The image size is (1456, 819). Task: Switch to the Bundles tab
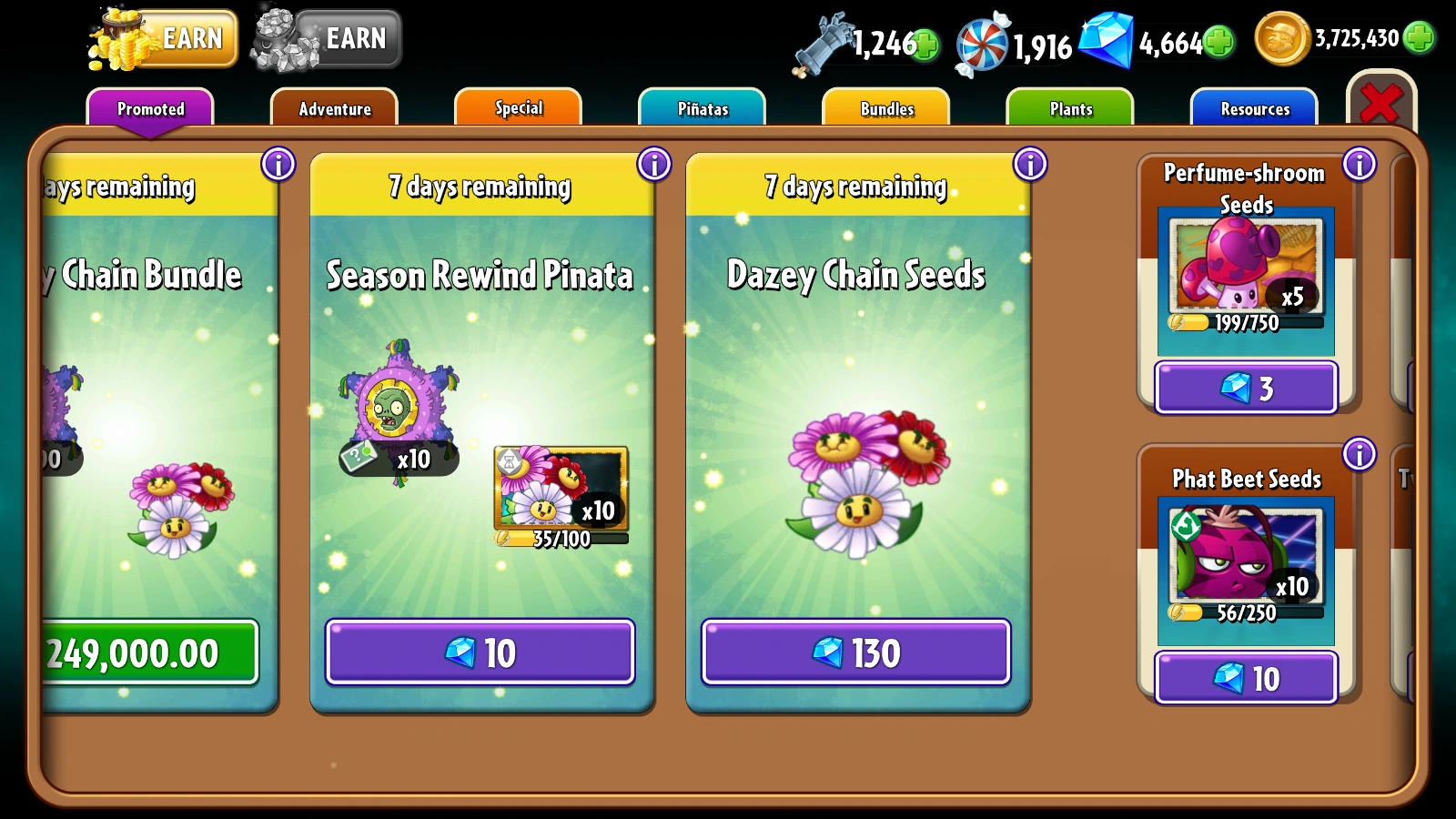[885, 108]
